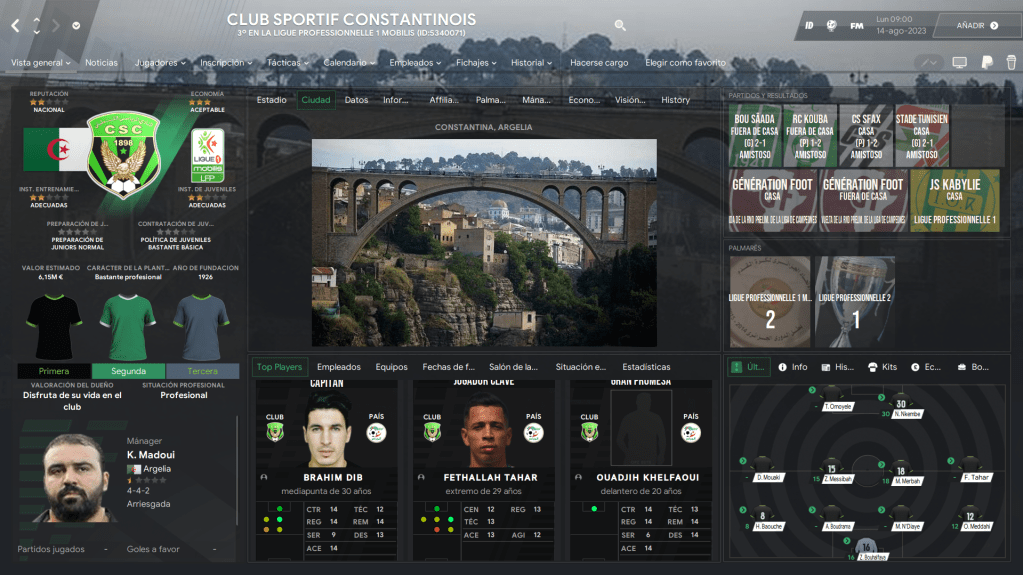Screen dimensions: 1023x575
Task: Open the search magnifier
Action: [620, 25]
